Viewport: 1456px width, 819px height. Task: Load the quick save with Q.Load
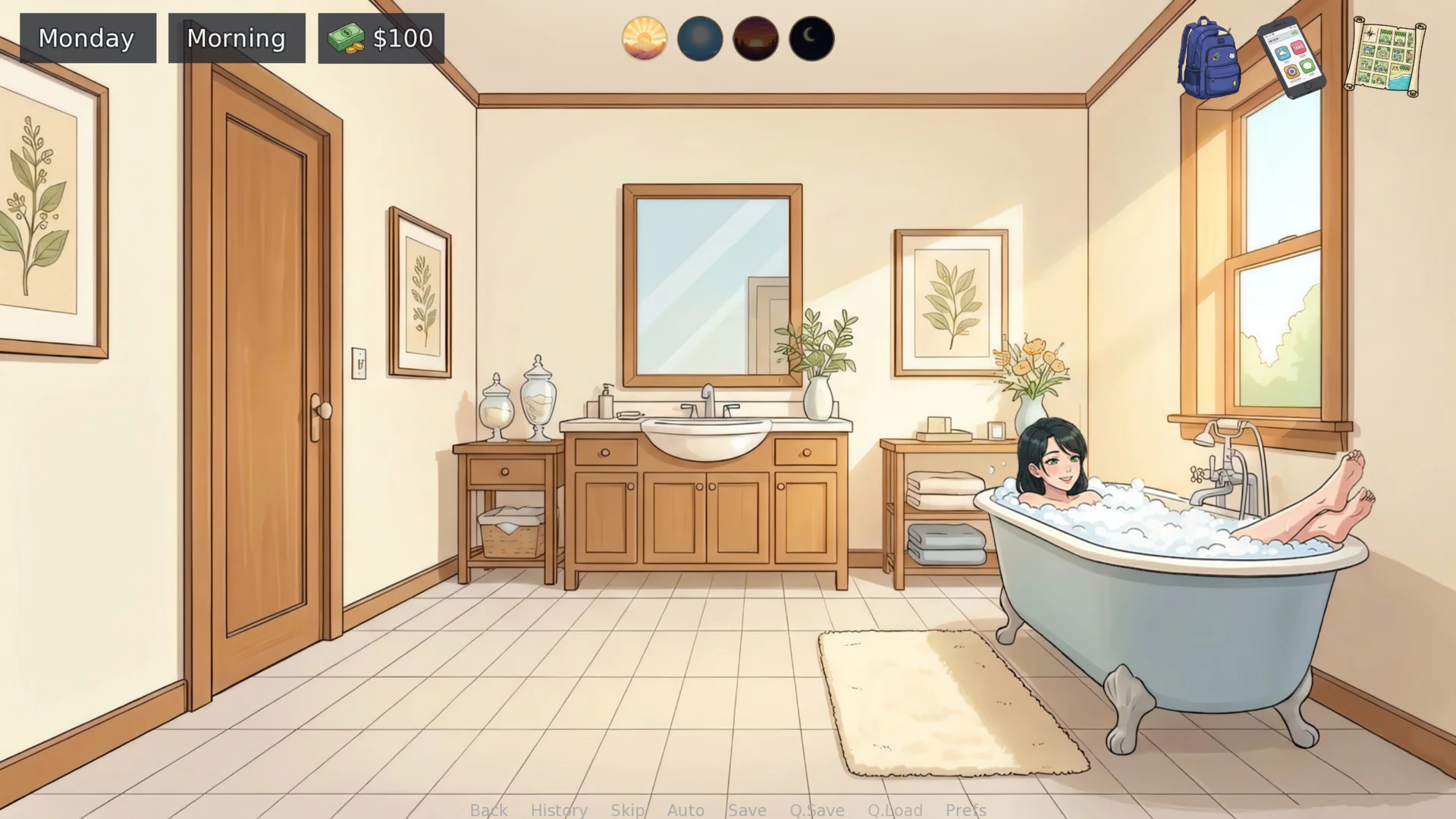point(895,810)
